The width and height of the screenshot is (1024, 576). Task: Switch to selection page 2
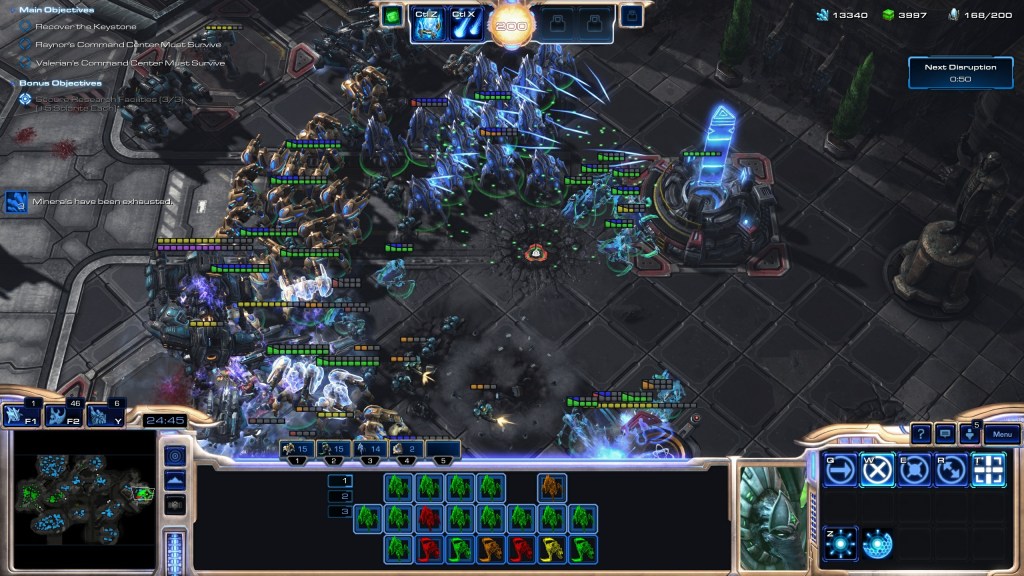coord(340,496)
